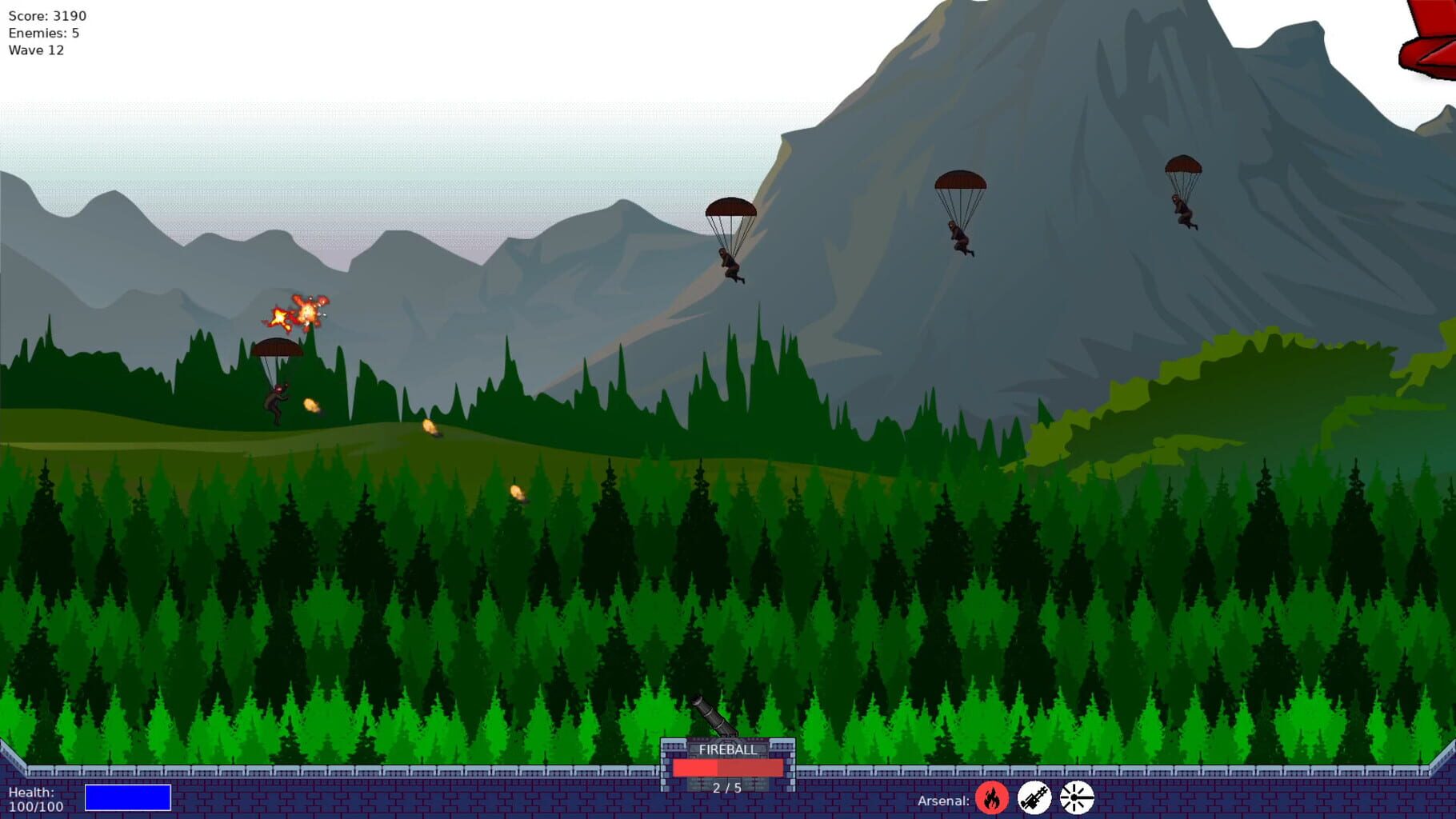Select the Fireball weapon in the Arsenal
Viewport: 1456px width, 819px height.
(992, 799)
